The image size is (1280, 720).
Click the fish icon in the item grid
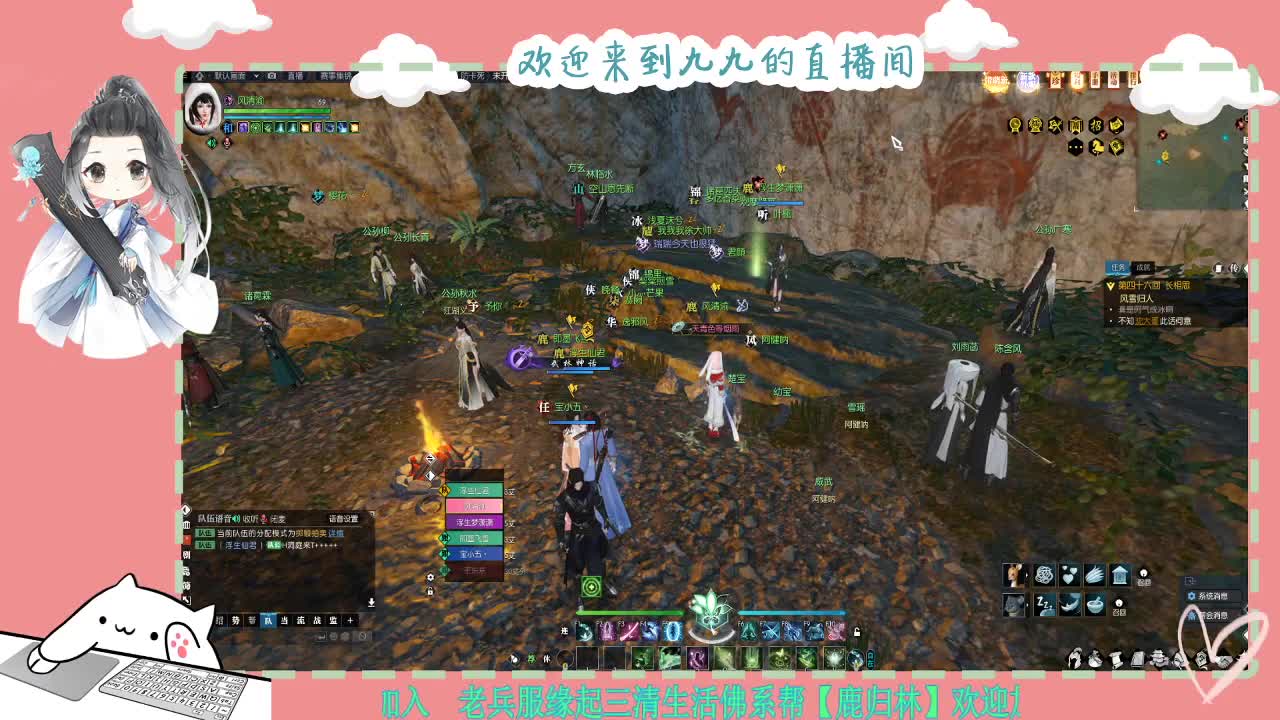[x=1071, y=605]
